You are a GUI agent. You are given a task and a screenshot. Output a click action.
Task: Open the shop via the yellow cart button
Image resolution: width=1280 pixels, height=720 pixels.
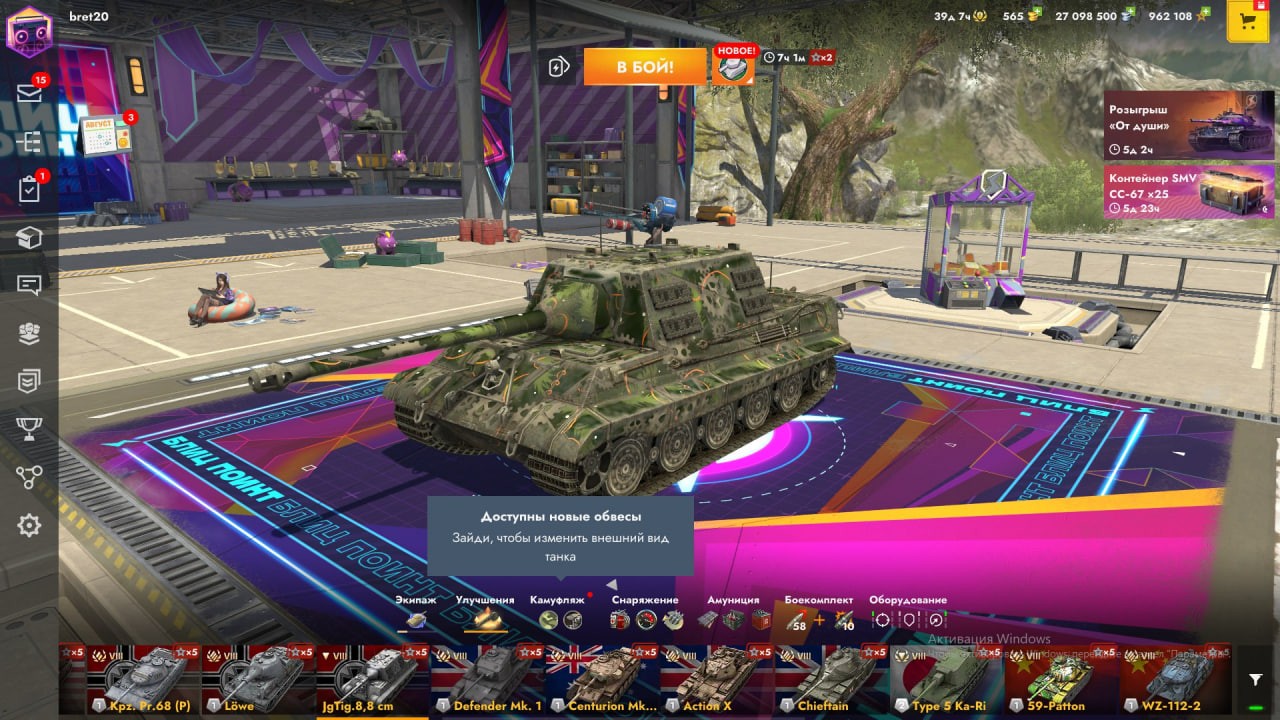1247,23
